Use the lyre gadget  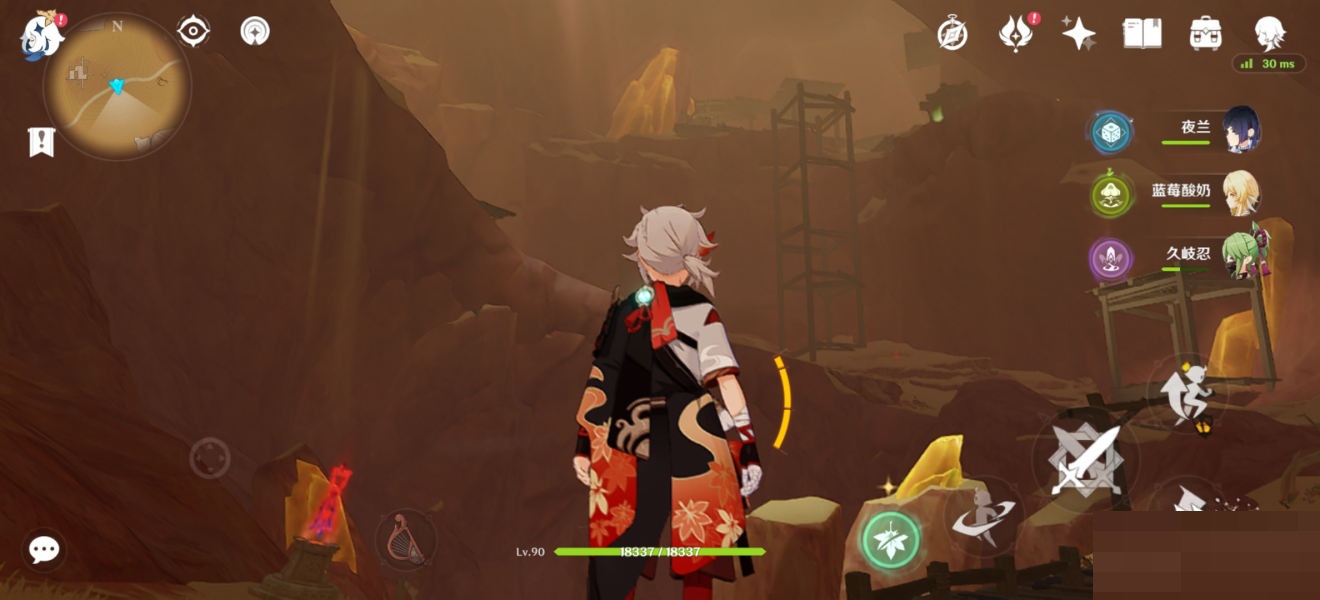(405, 540)
